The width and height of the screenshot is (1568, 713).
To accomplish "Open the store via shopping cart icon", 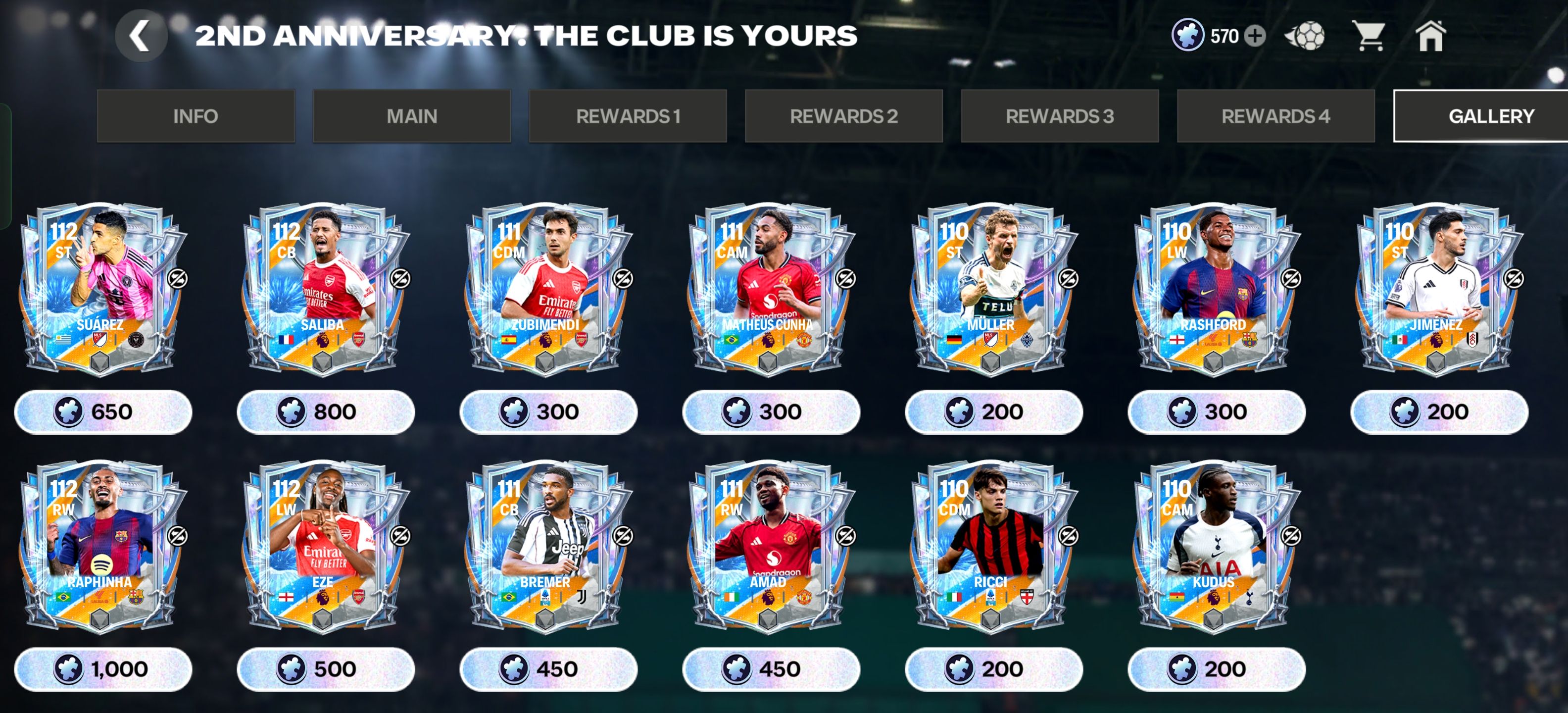I will [1369, 36].
